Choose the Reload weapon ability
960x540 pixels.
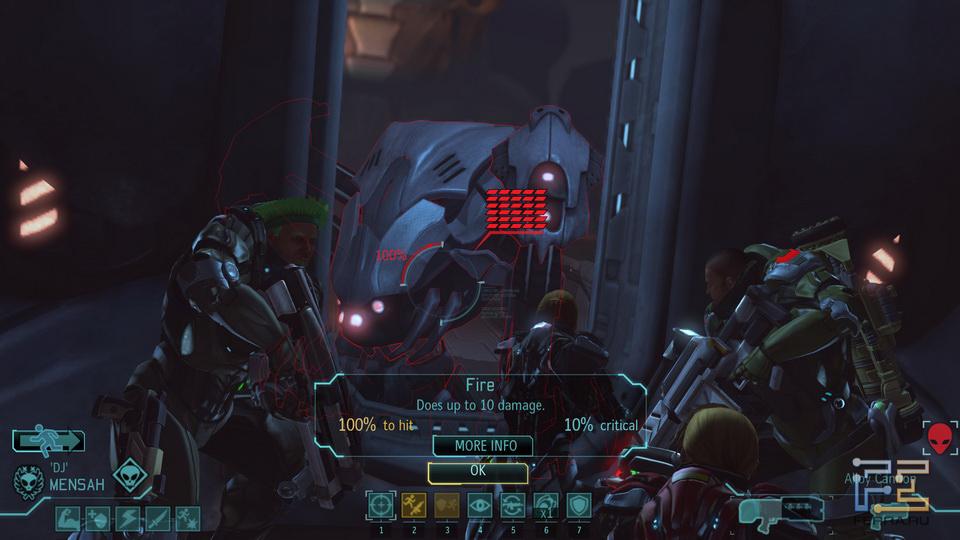pos(513,506)
